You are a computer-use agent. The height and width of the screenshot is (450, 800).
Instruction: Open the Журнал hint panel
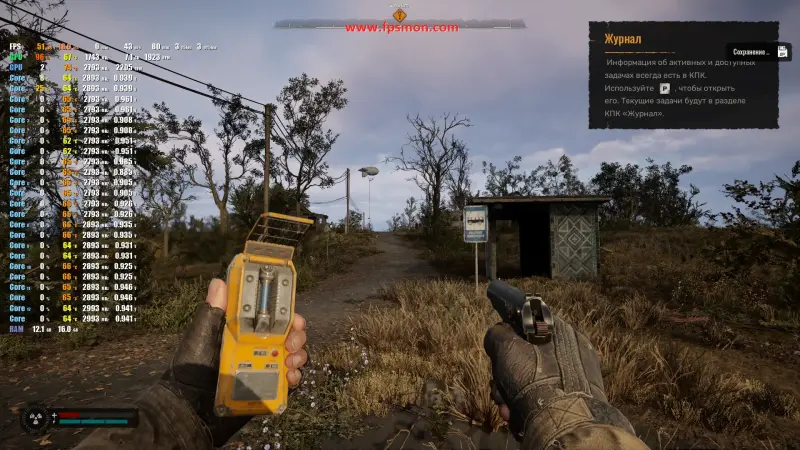click(683, 74)
